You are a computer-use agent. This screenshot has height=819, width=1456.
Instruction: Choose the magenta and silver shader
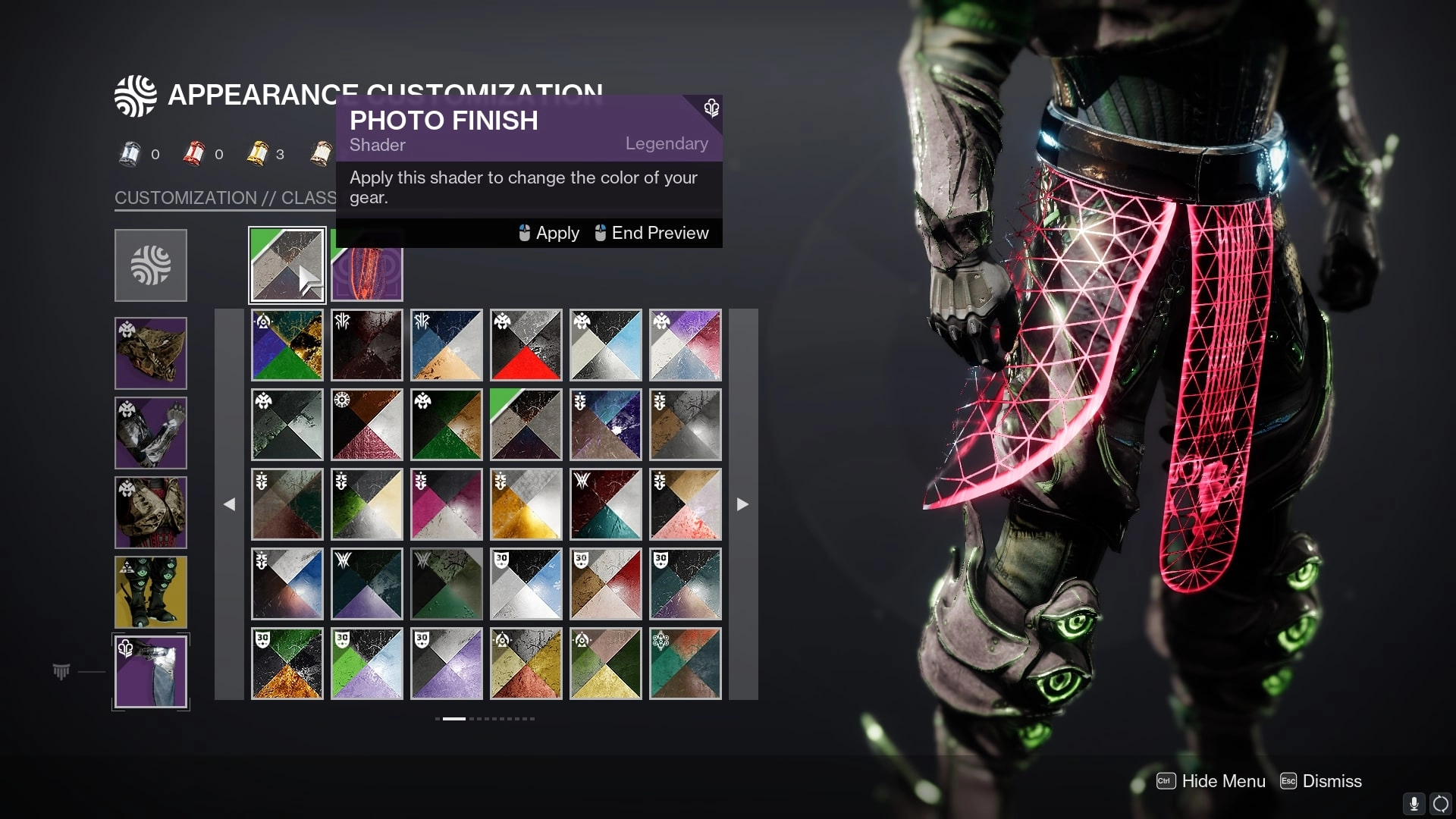pyautogui.click(x=447, y=504)
